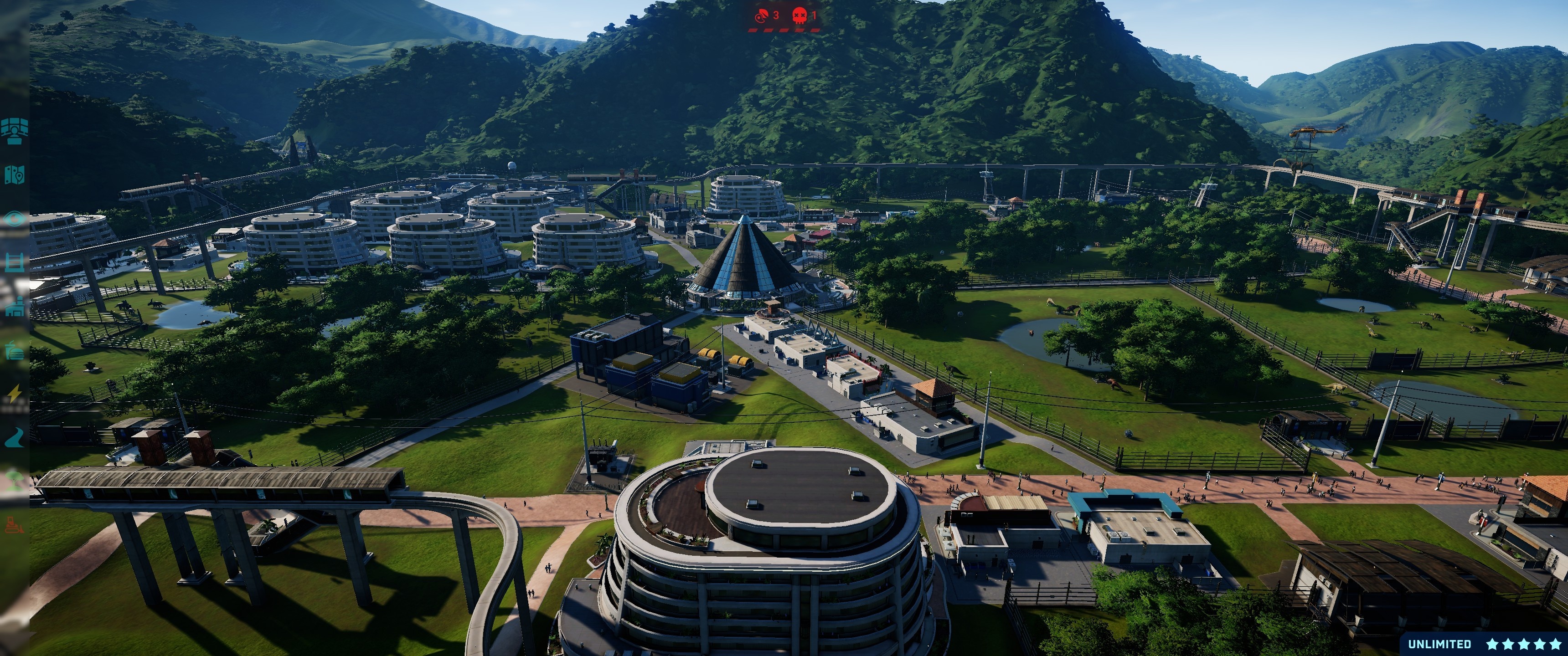The image size is (1568, 656).
Task: Open the control room menu icon
Action: 14,131
